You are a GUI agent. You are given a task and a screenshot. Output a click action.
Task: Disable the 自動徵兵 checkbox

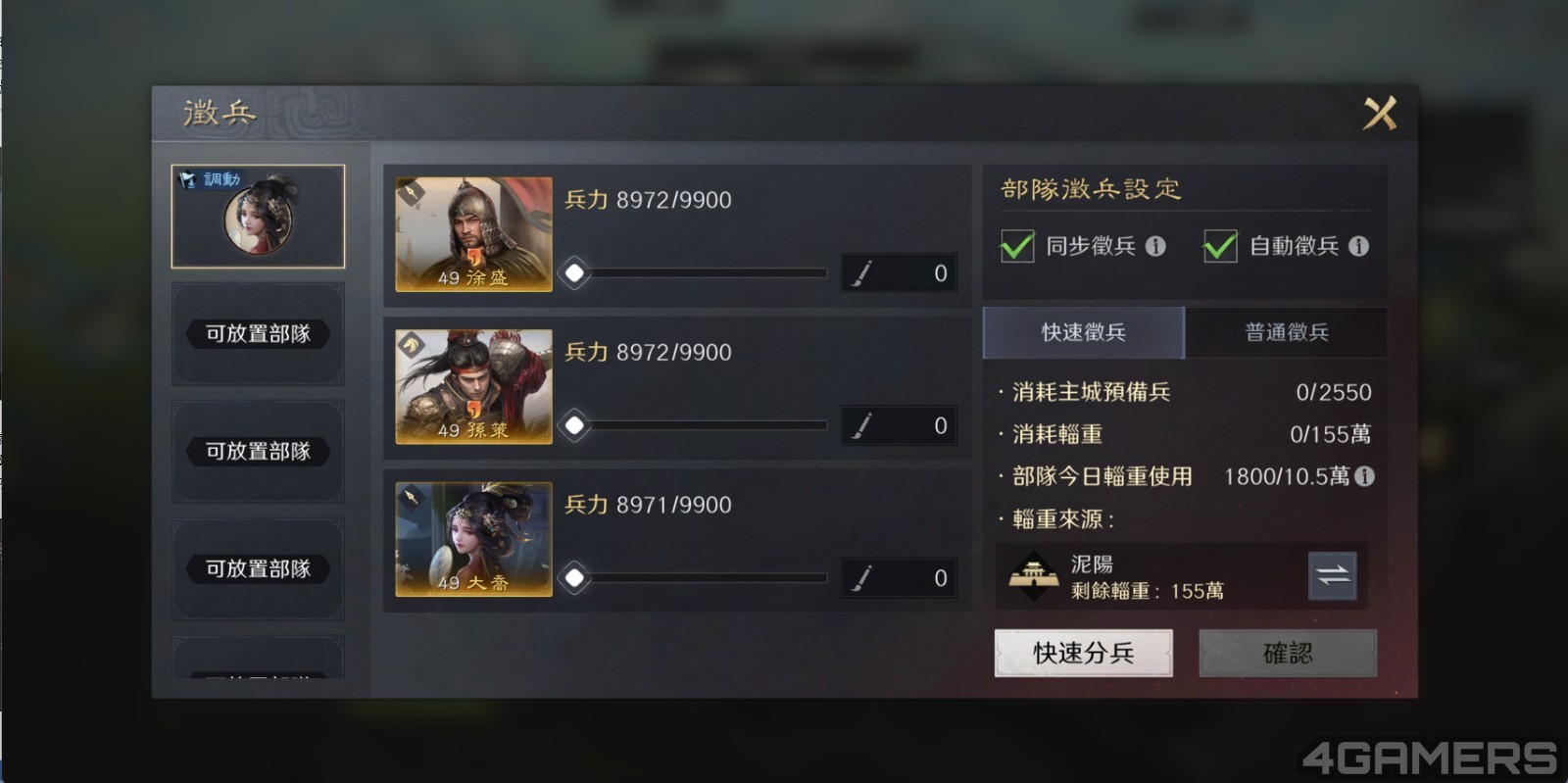(x=1220, y=247)
